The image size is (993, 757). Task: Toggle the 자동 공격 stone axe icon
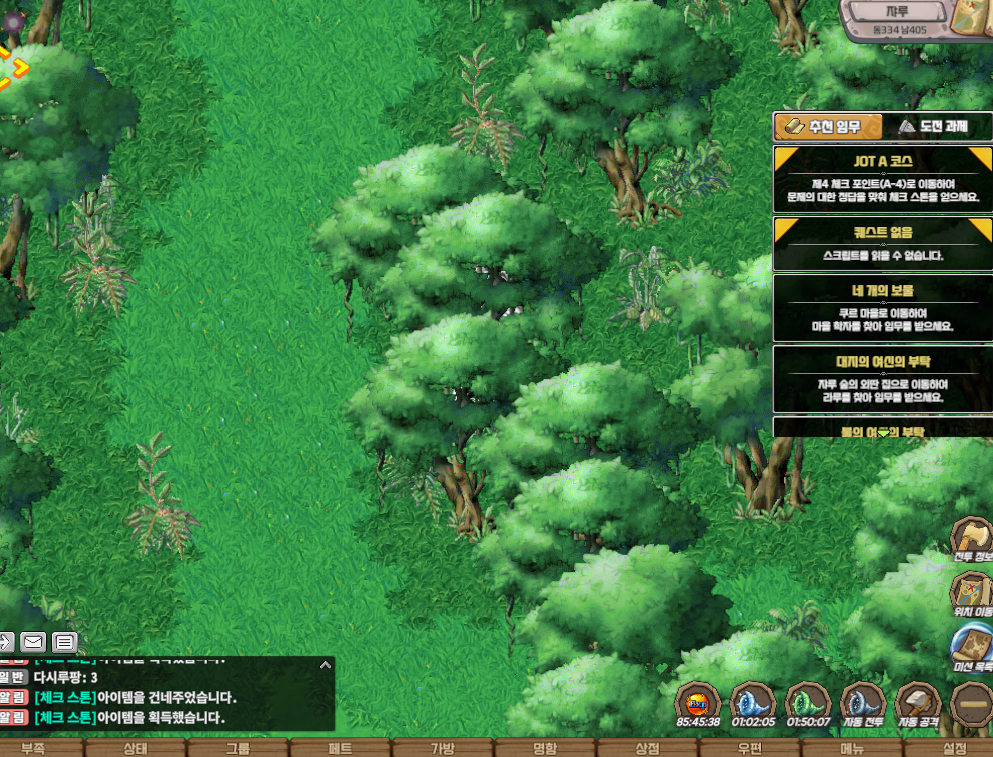point(918,704)
